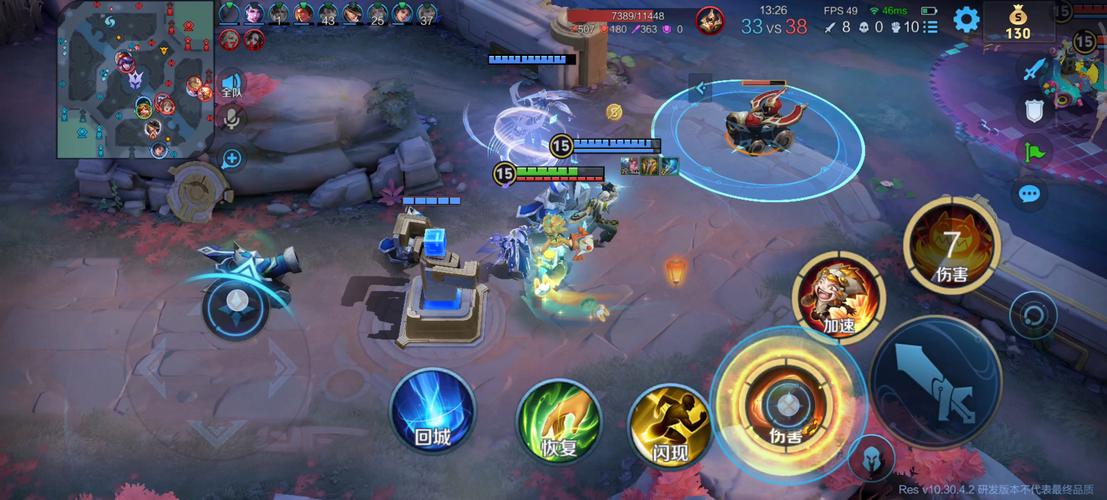Send the green flag gather signal
Screen dimensions: 1107x500
click(1033, 152)
